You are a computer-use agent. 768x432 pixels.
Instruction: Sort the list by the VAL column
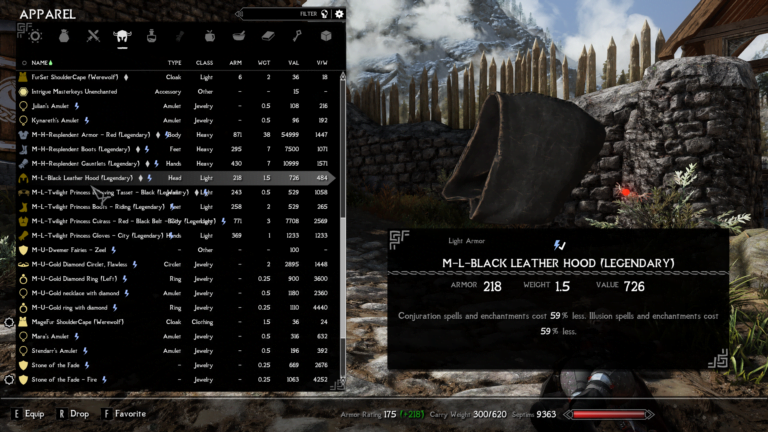click(x=295, y=62)
